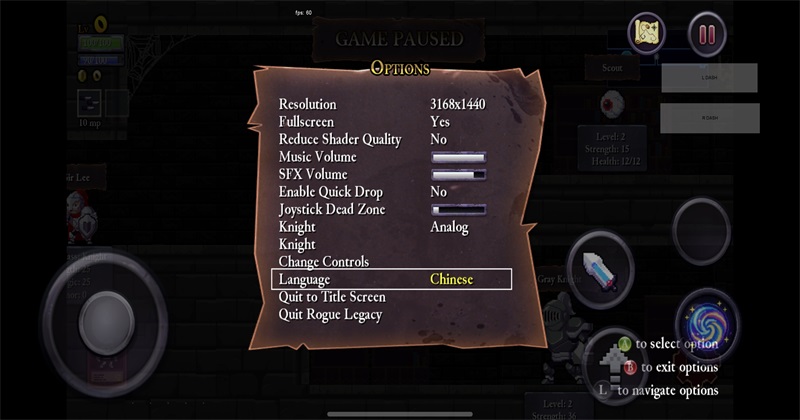Open the map scroll icon

coord(646,35)
